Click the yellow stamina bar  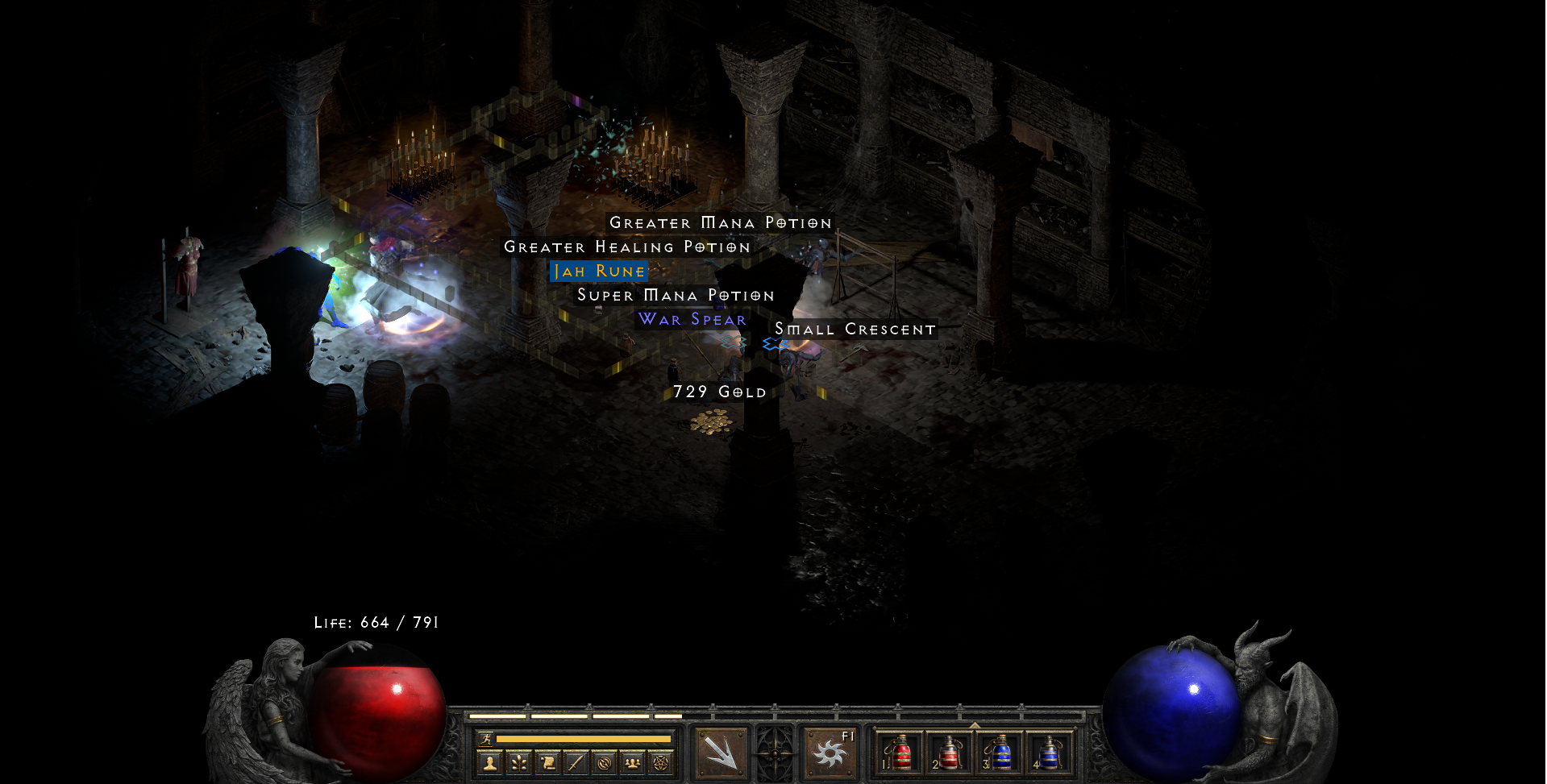(x=584, y=738)
